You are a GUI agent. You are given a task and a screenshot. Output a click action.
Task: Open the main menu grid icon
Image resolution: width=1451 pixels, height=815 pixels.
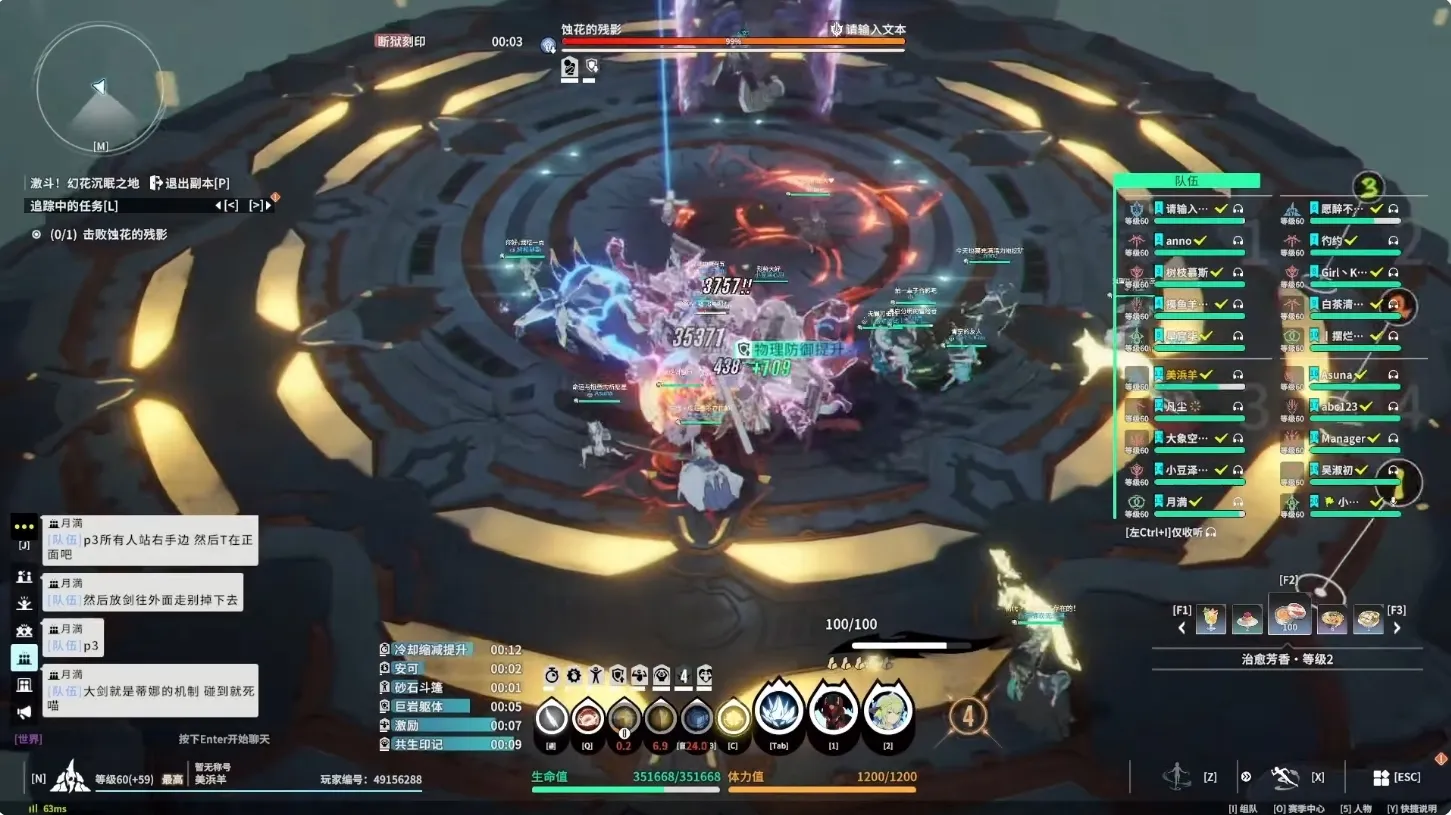coord(1381,777)
